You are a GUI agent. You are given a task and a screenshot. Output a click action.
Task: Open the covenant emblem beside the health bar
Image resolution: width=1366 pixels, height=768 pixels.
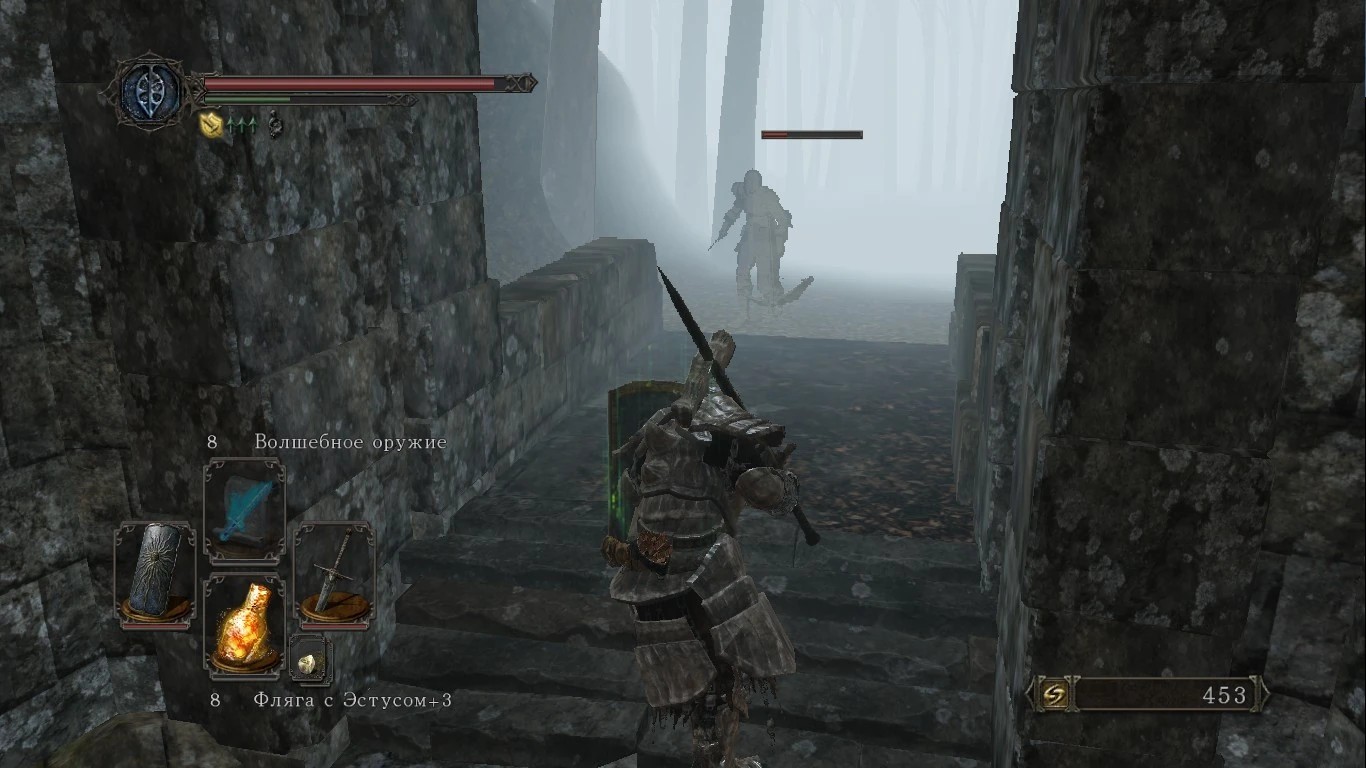point(150,91)
